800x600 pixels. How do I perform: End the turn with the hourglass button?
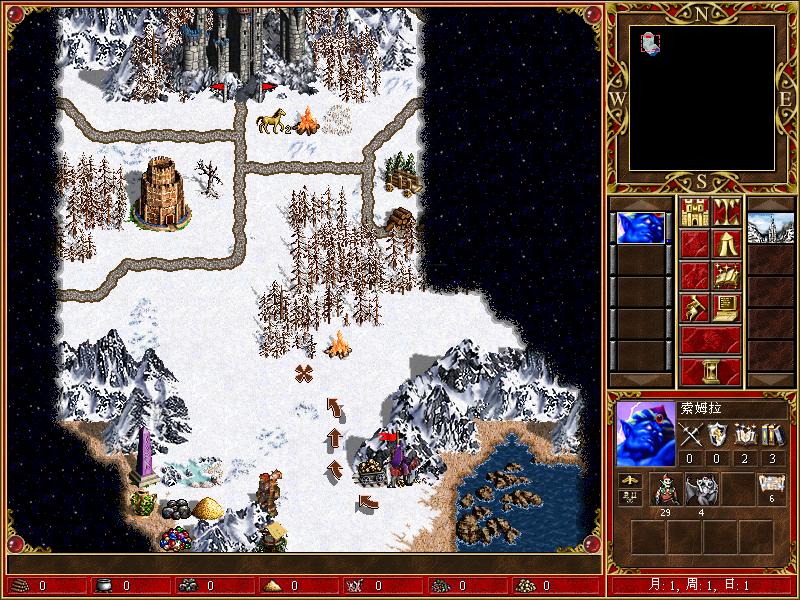[710, 370]
